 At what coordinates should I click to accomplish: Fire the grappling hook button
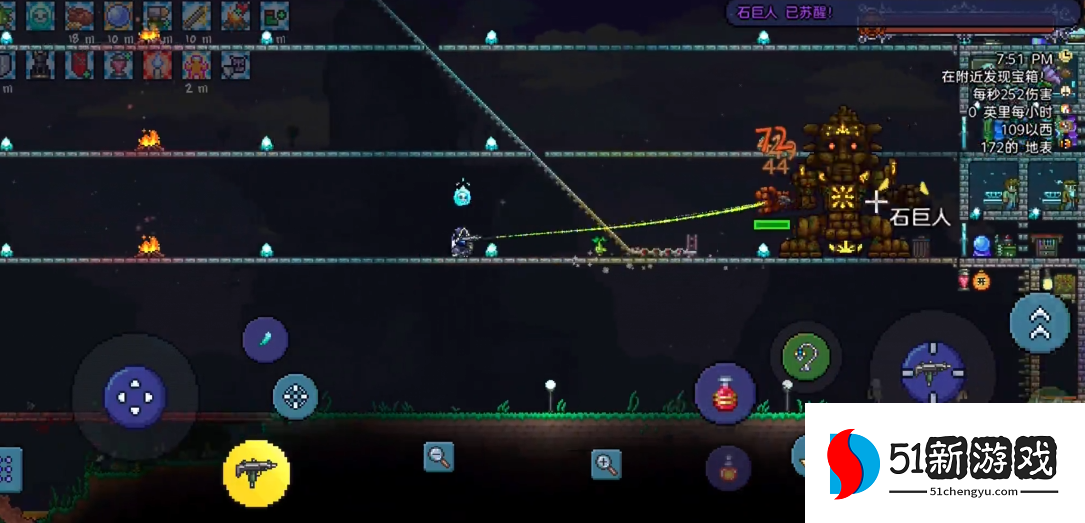coord(805,356)
